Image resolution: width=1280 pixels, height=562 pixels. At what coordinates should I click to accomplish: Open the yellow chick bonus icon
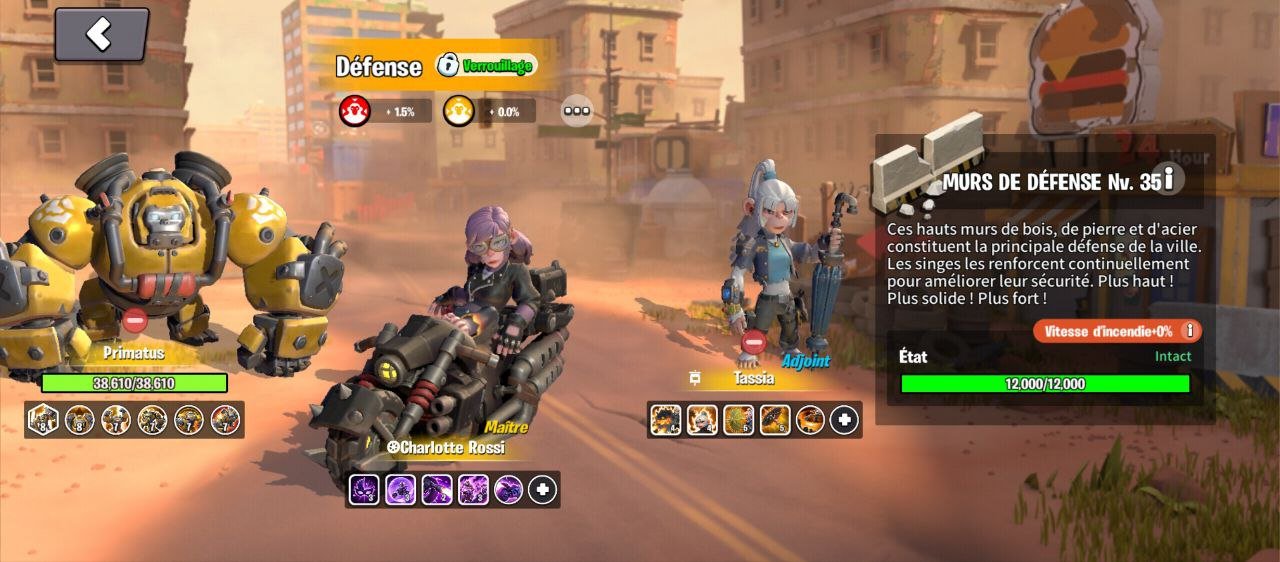pyautogui.click(x=458, y=110)
